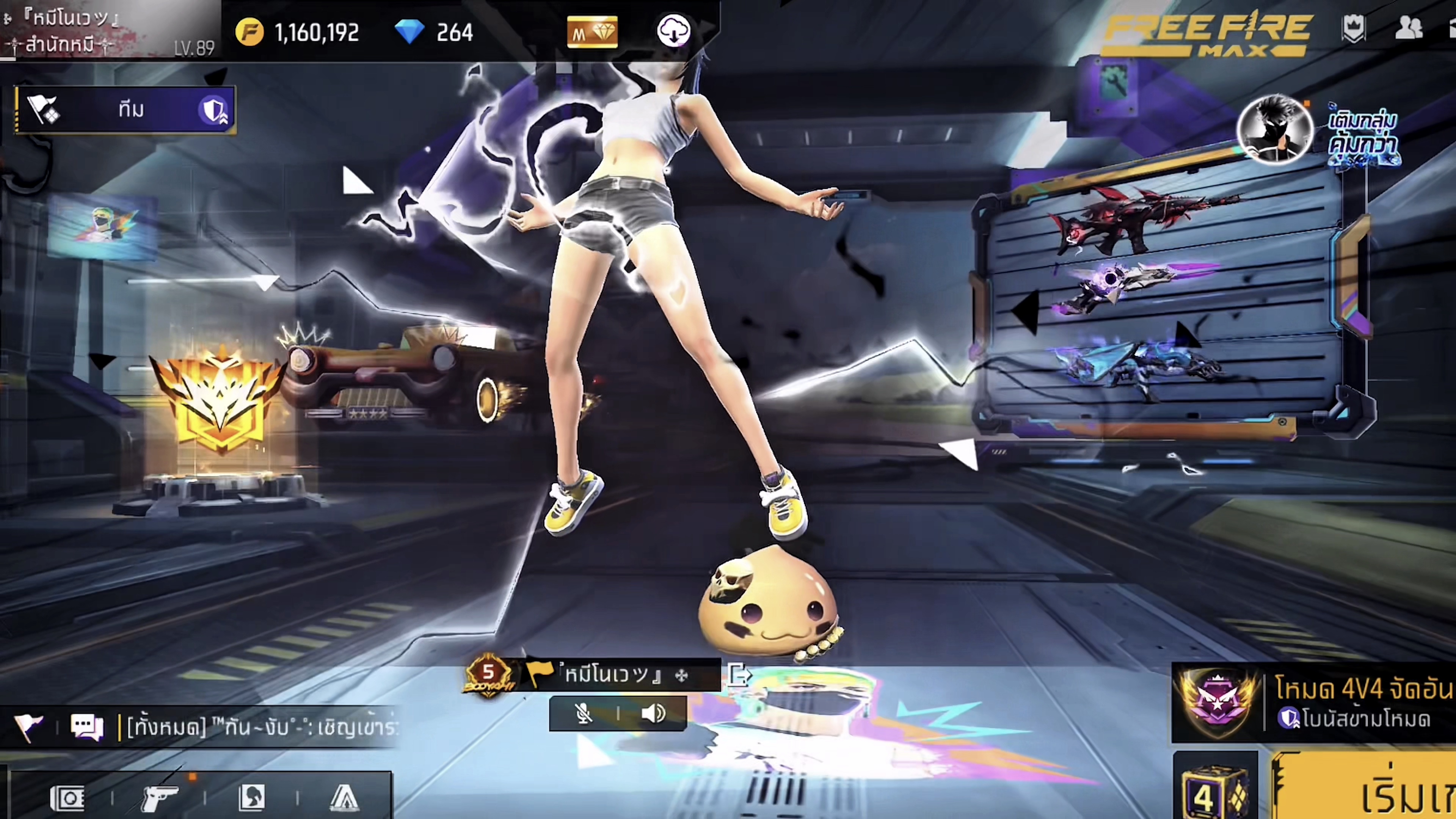The image size is (1456, 819).
Task: Toggle the speaker sound button
Action: coord(653,713)
